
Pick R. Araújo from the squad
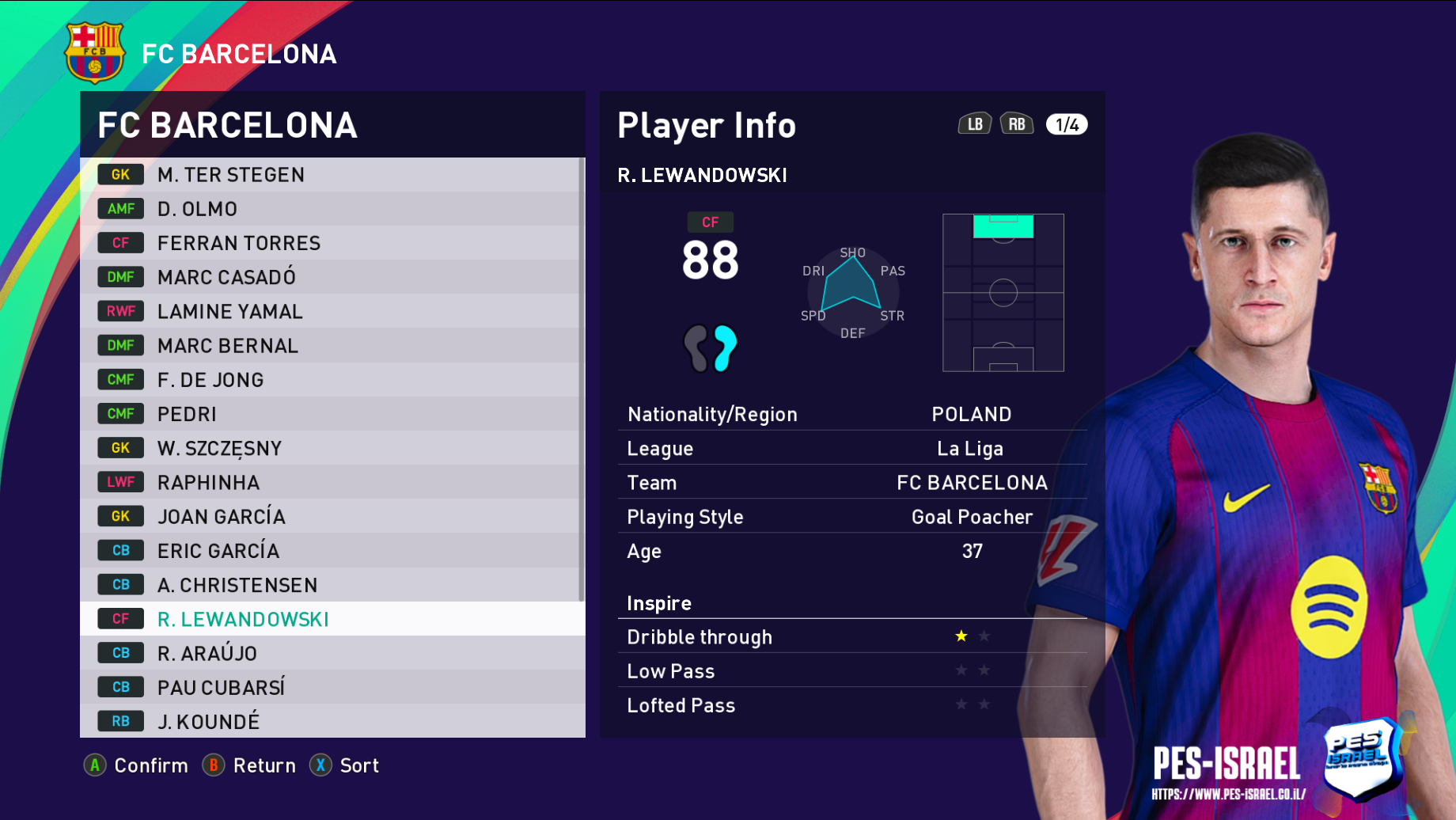click(332, 653)
